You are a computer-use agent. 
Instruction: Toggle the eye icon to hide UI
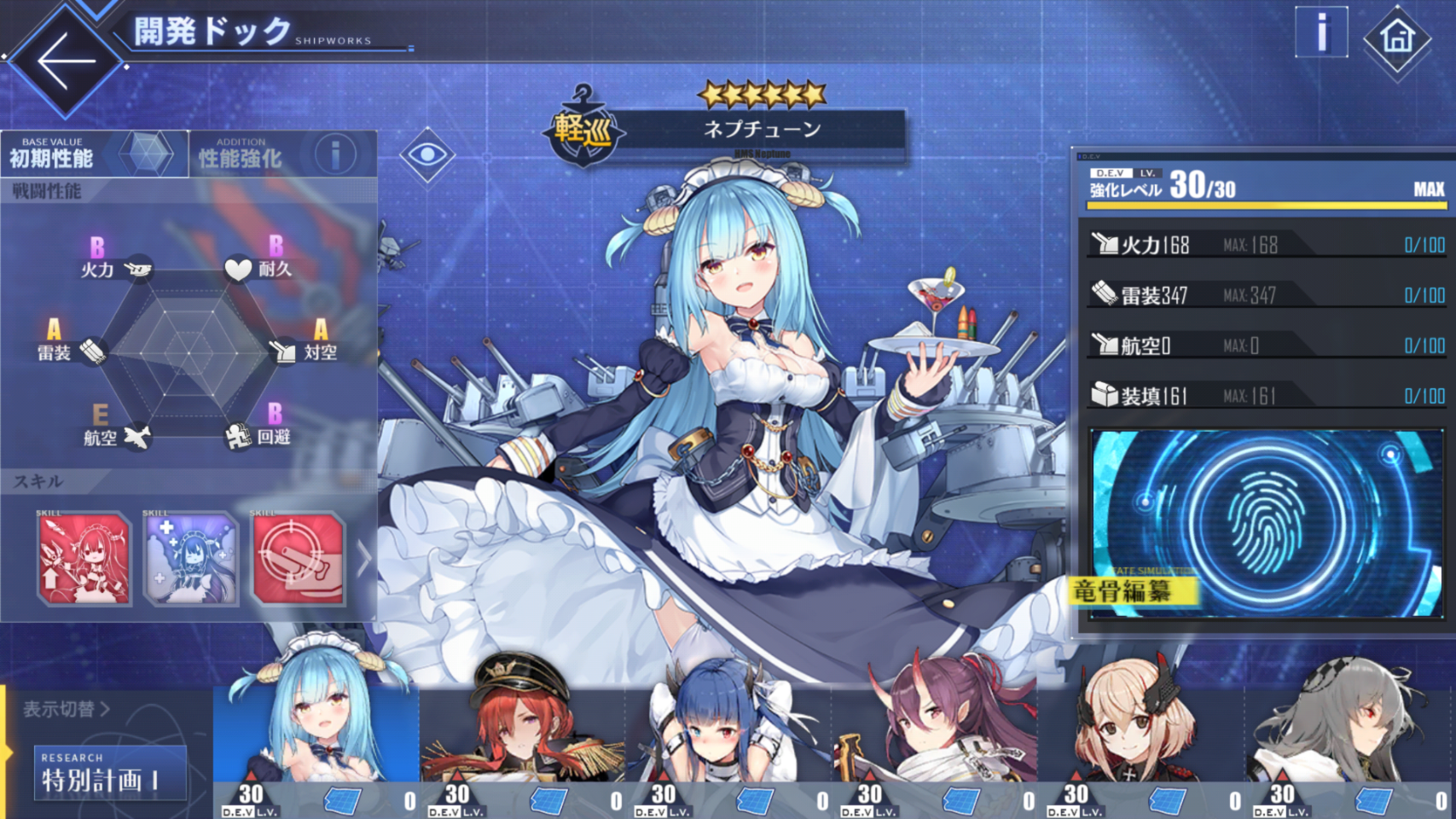(x=426, y=154)
